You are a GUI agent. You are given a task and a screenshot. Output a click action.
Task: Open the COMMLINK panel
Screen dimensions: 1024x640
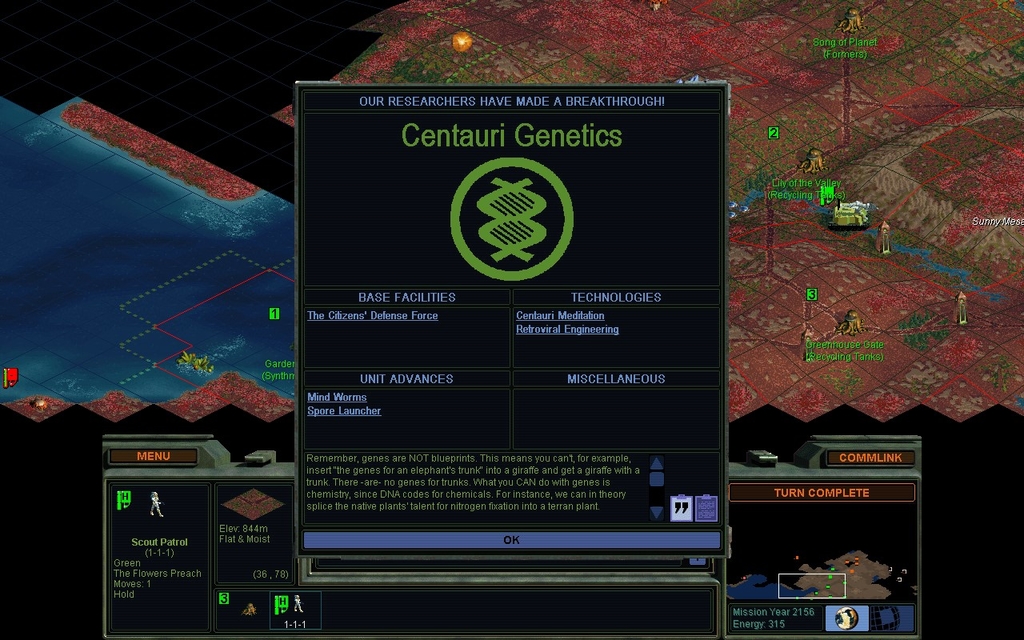coord(869,458)
